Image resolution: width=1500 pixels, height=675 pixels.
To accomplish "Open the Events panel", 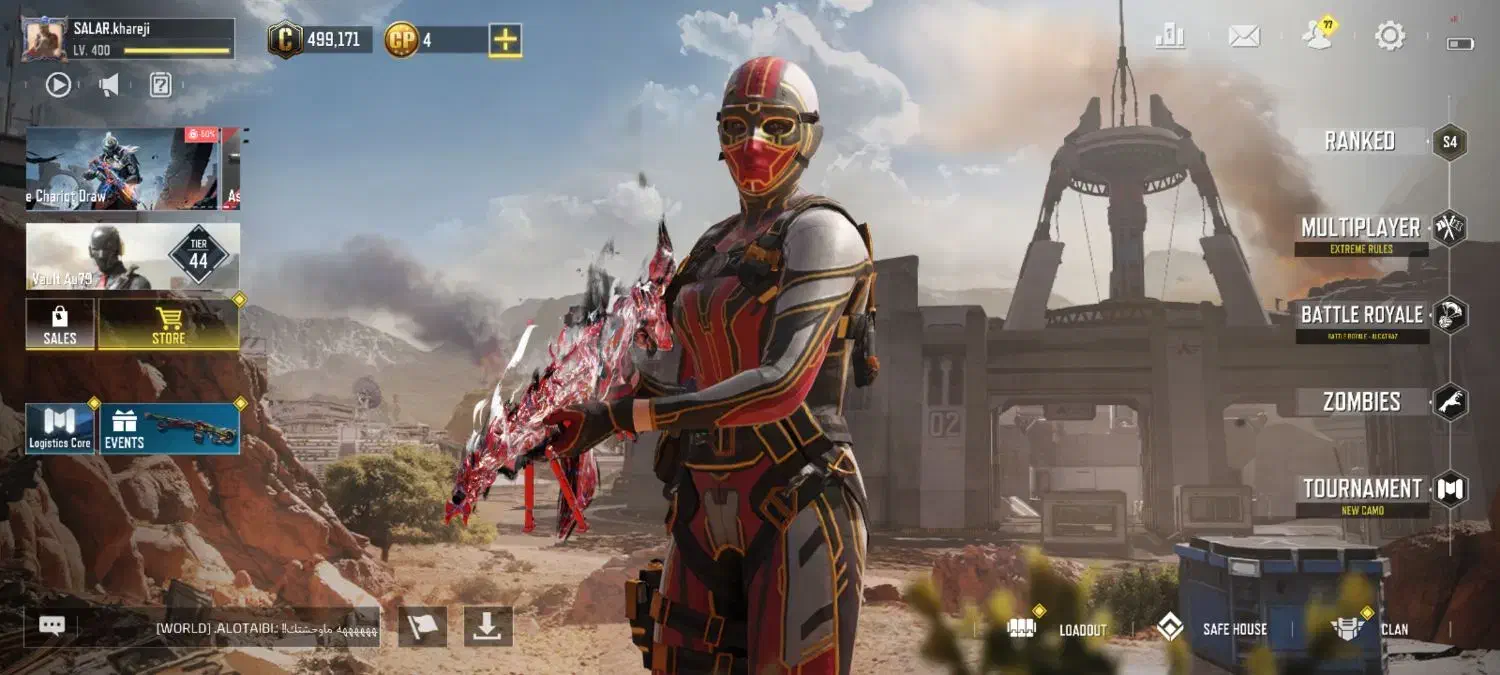I will pyautogui.click(x=169, y=429).
